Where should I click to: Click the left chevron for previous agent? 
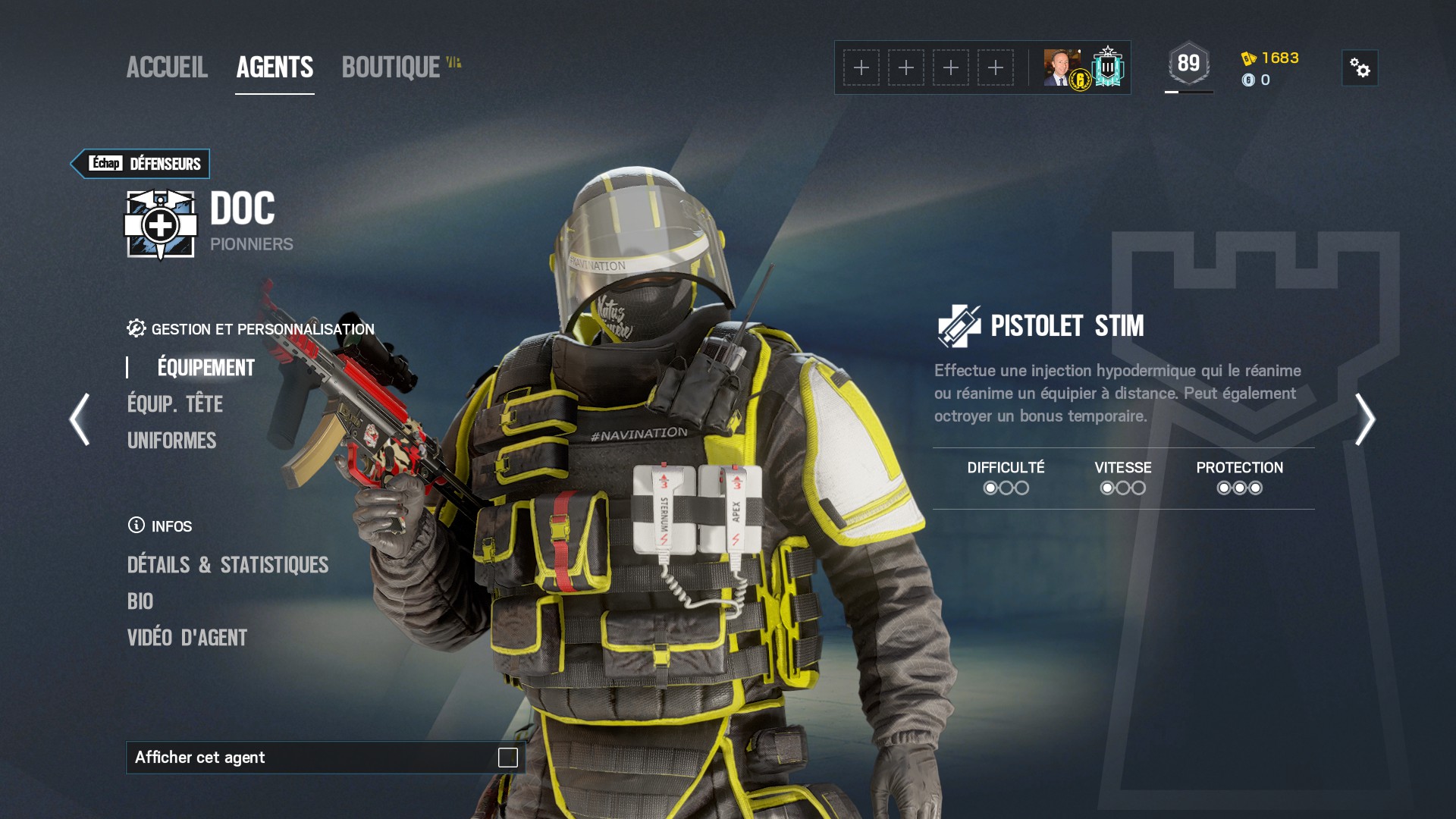[x=79, y=418]
